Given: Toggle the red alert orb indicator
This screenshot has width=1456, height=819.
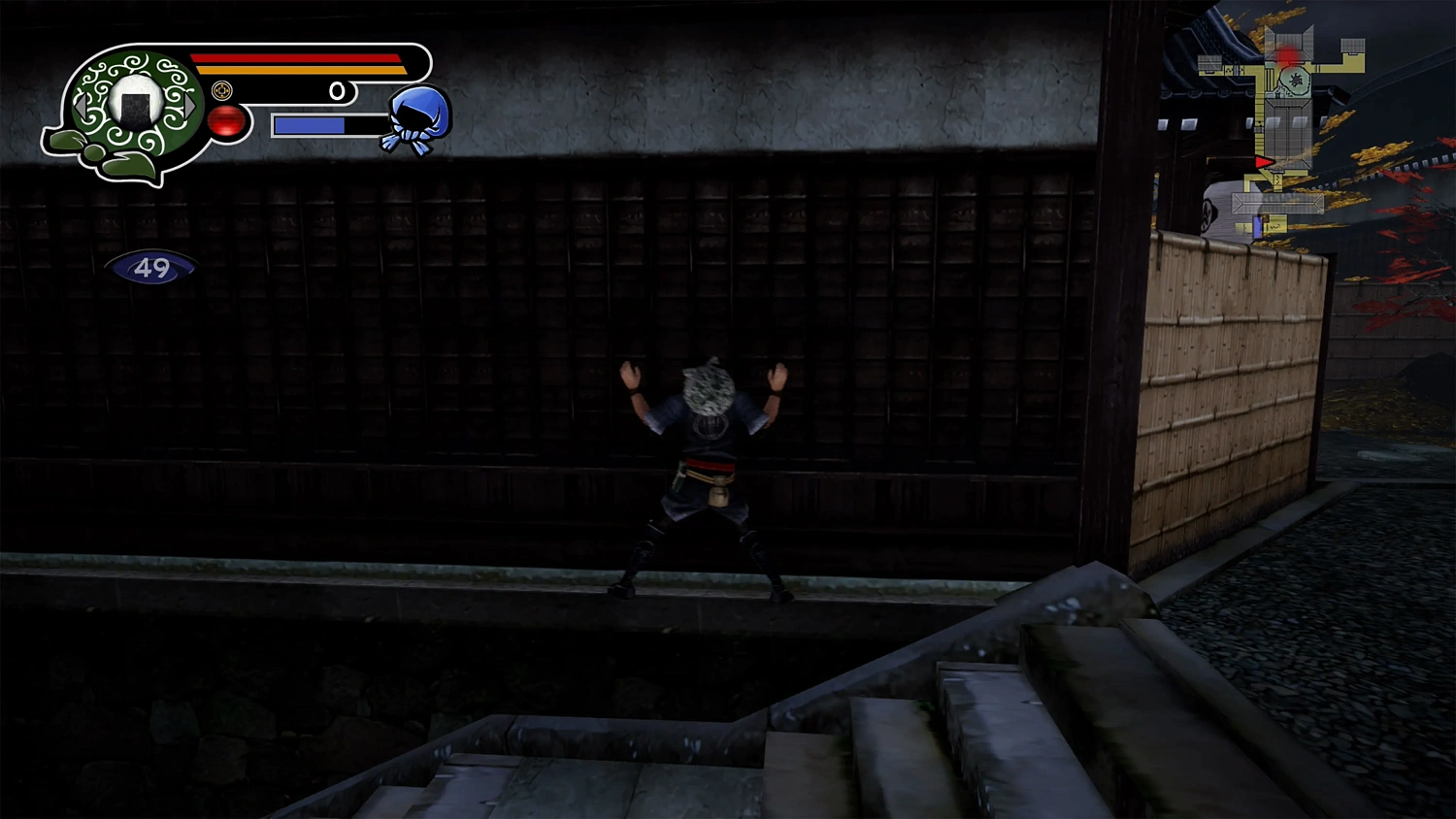Looking at the screenshot, I should (227, 122).
